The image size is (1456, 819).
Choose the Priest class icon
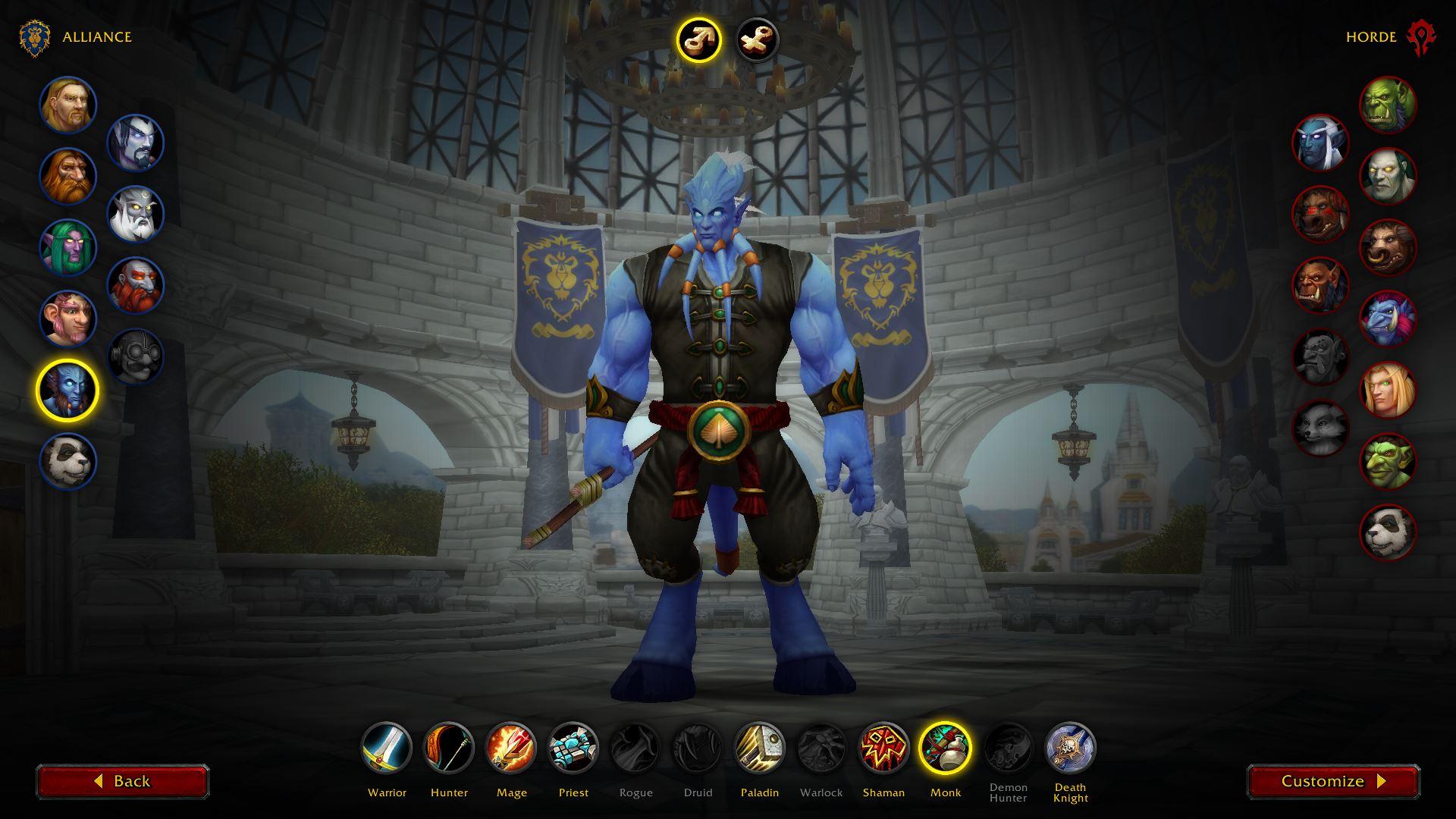[x=573, y=748]
